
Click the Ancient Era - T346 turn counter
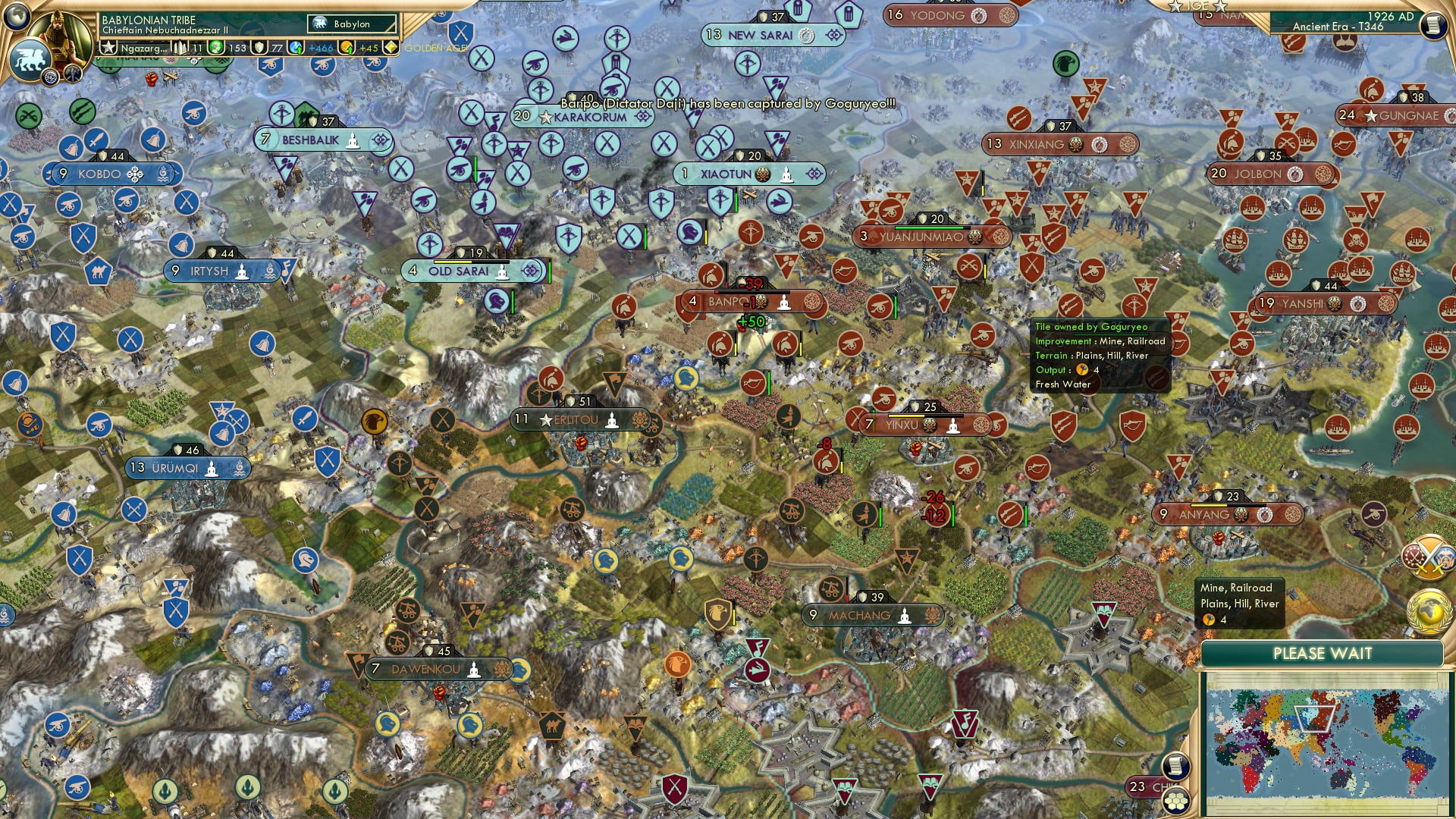1338,27
